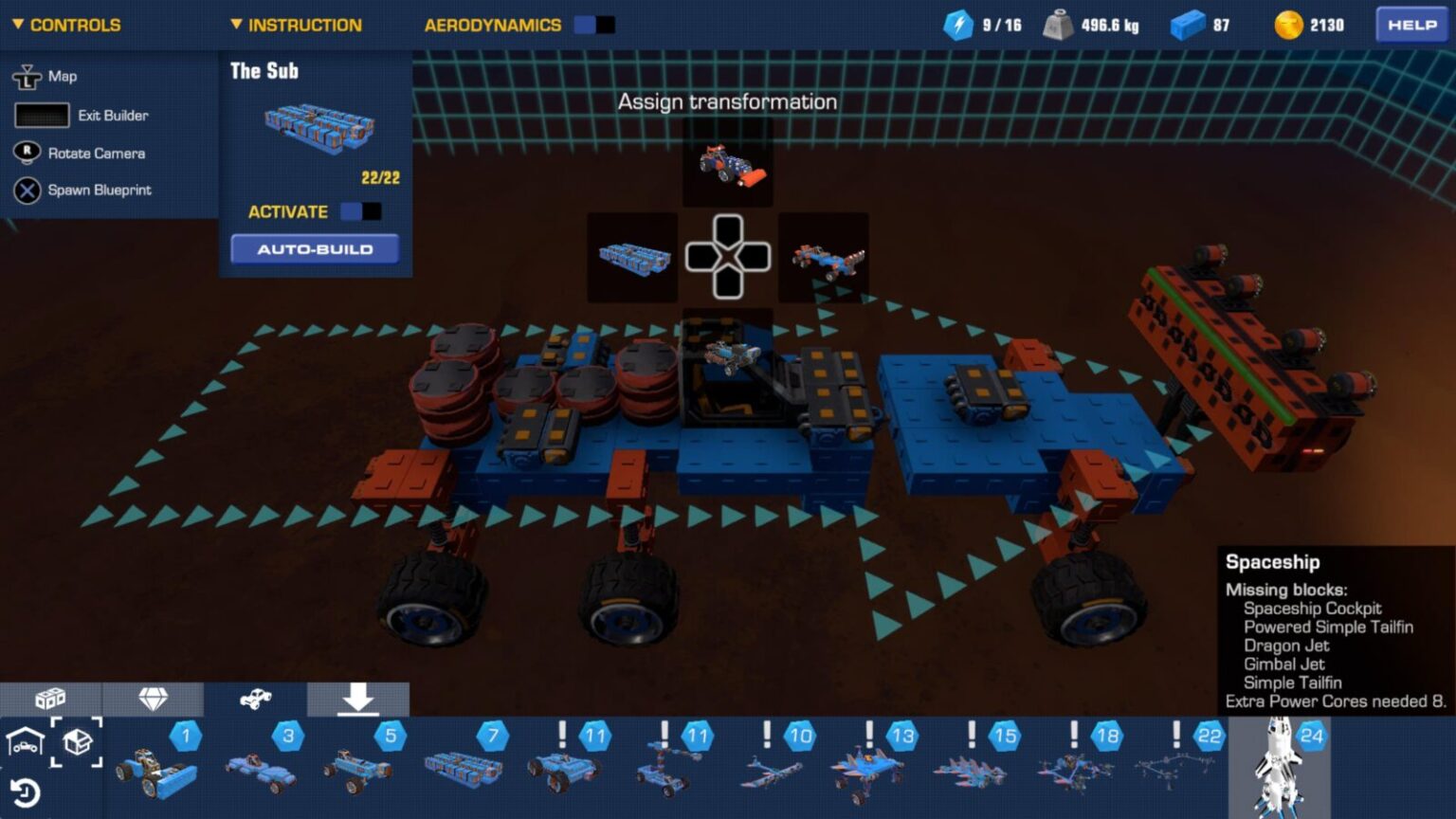1456x819 pixels.
Task: Enable the ACTIVATE toggle for The Sub
Action: click(361, 211)
